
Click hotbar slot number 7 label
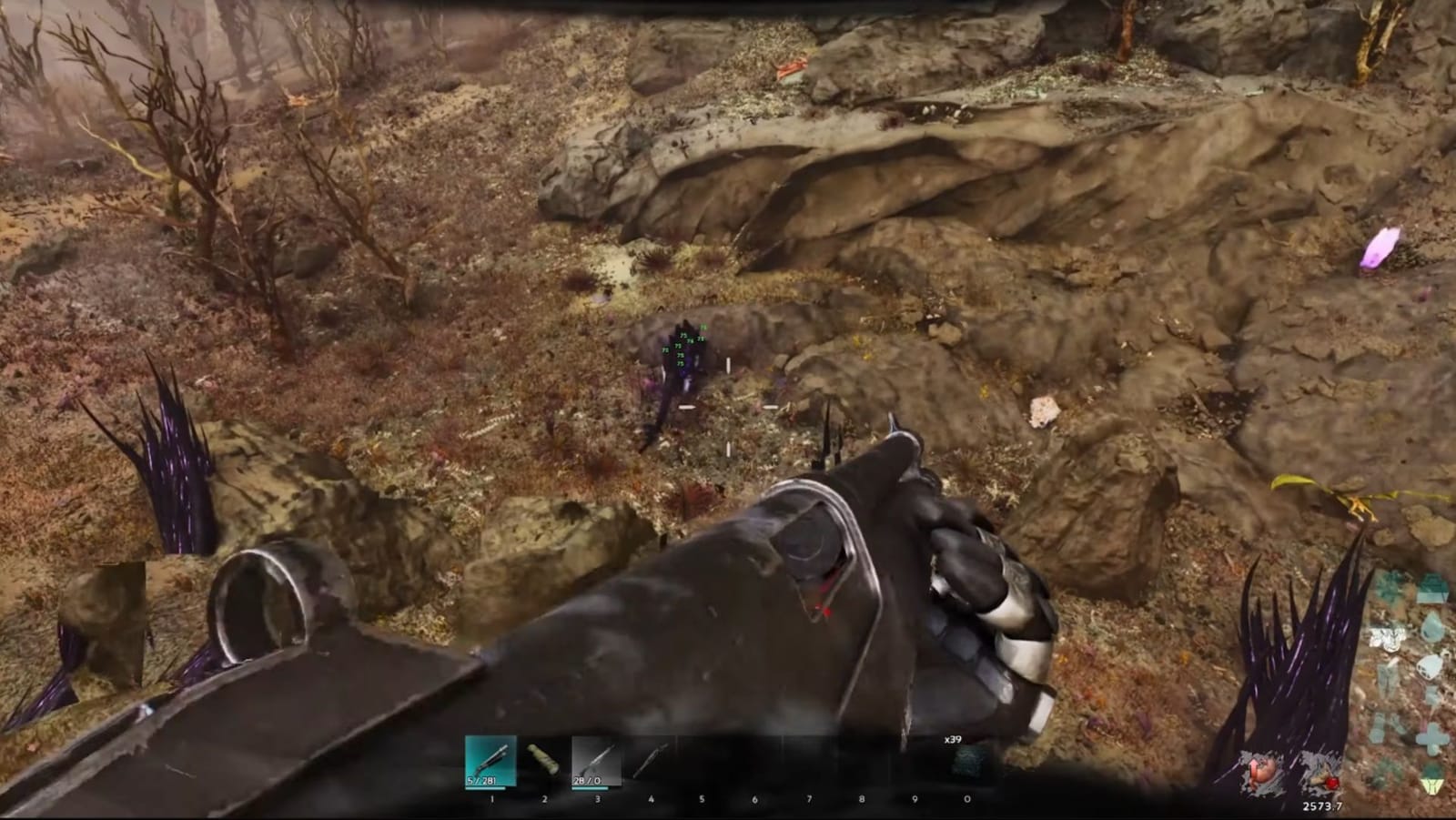pos(809,797)
